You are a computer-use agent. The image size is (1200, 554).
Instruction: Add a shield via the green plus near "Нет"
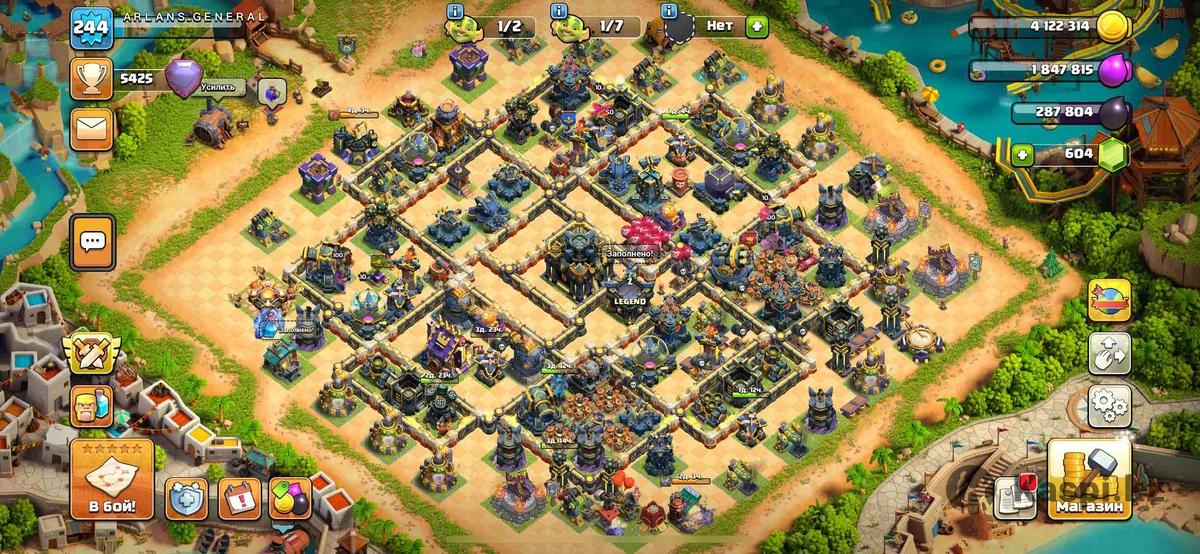[x=756, y=27]
